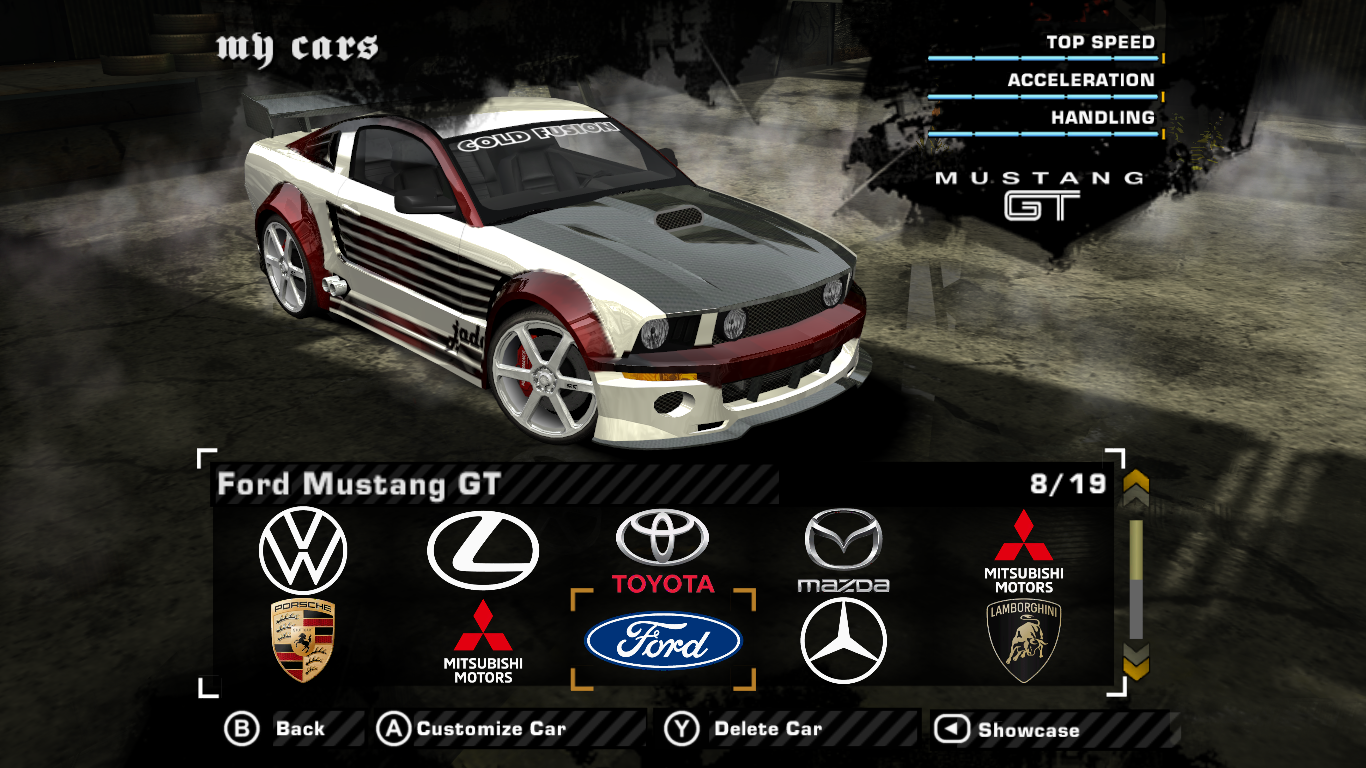Pick the Toyota car from the list

click(x=663, y=552)
